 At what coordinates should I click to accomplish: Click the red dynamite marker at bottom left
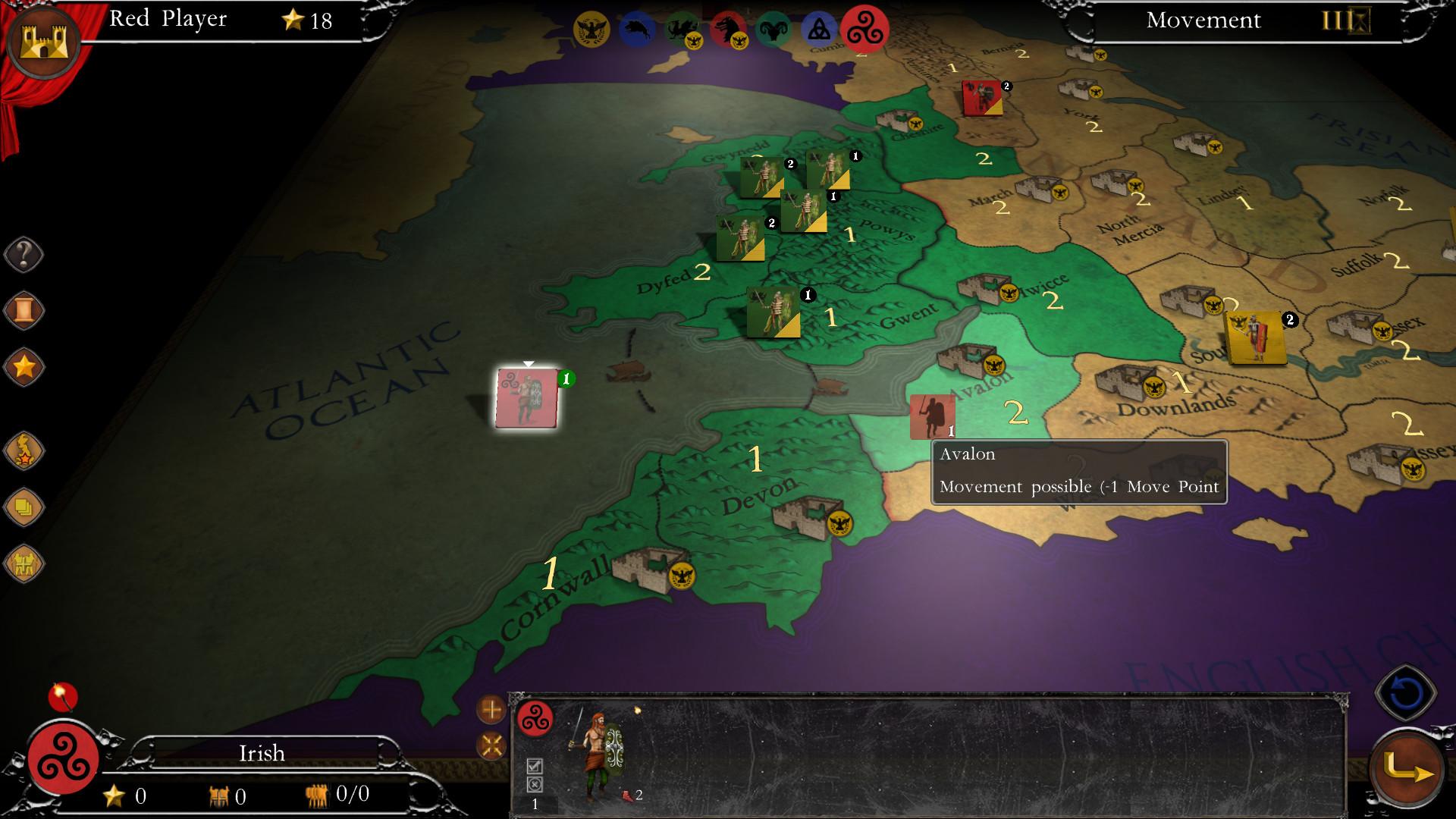pos(64,695)
